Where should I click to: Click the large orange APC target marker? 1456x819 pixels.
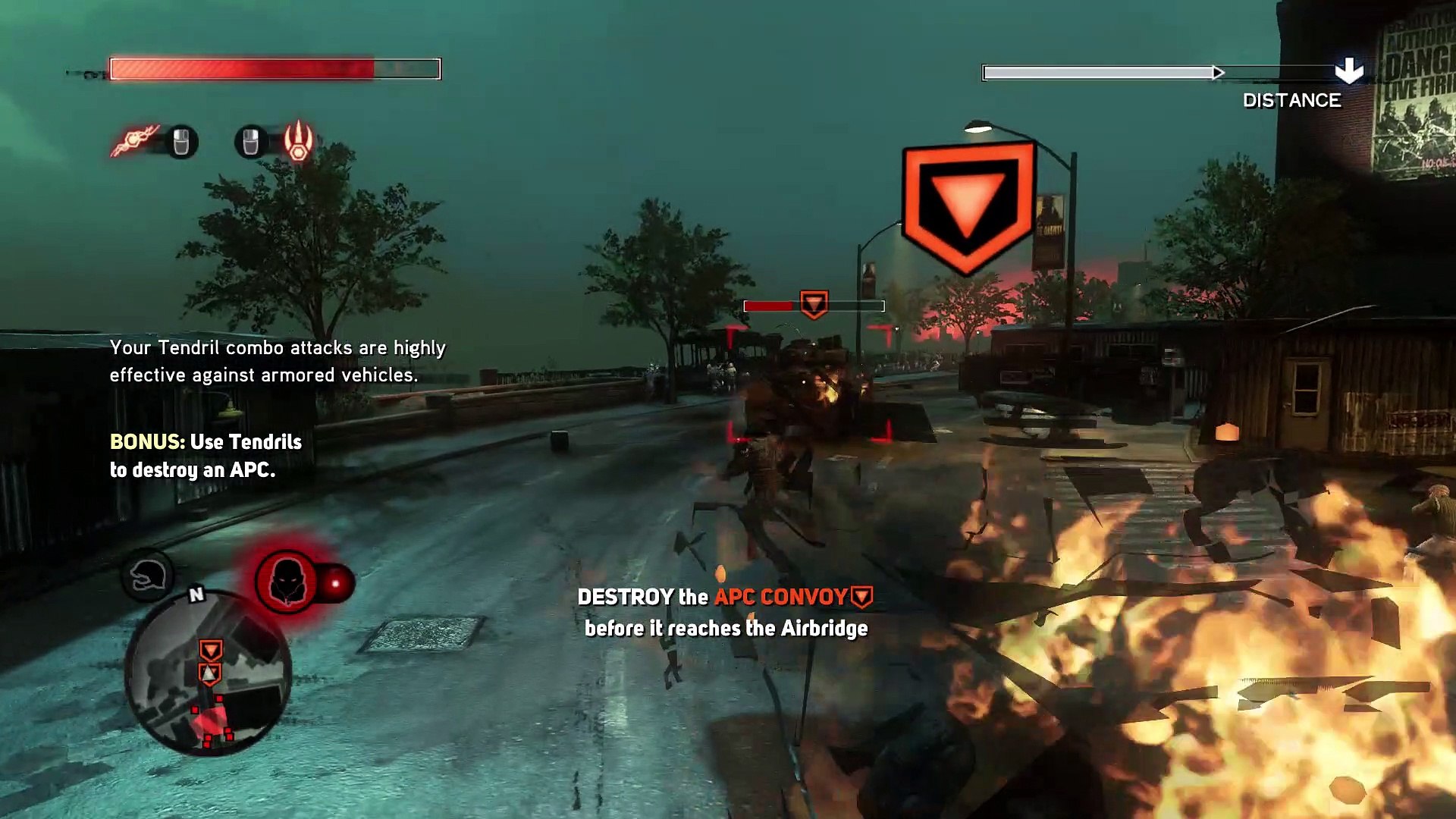(968, 206)
